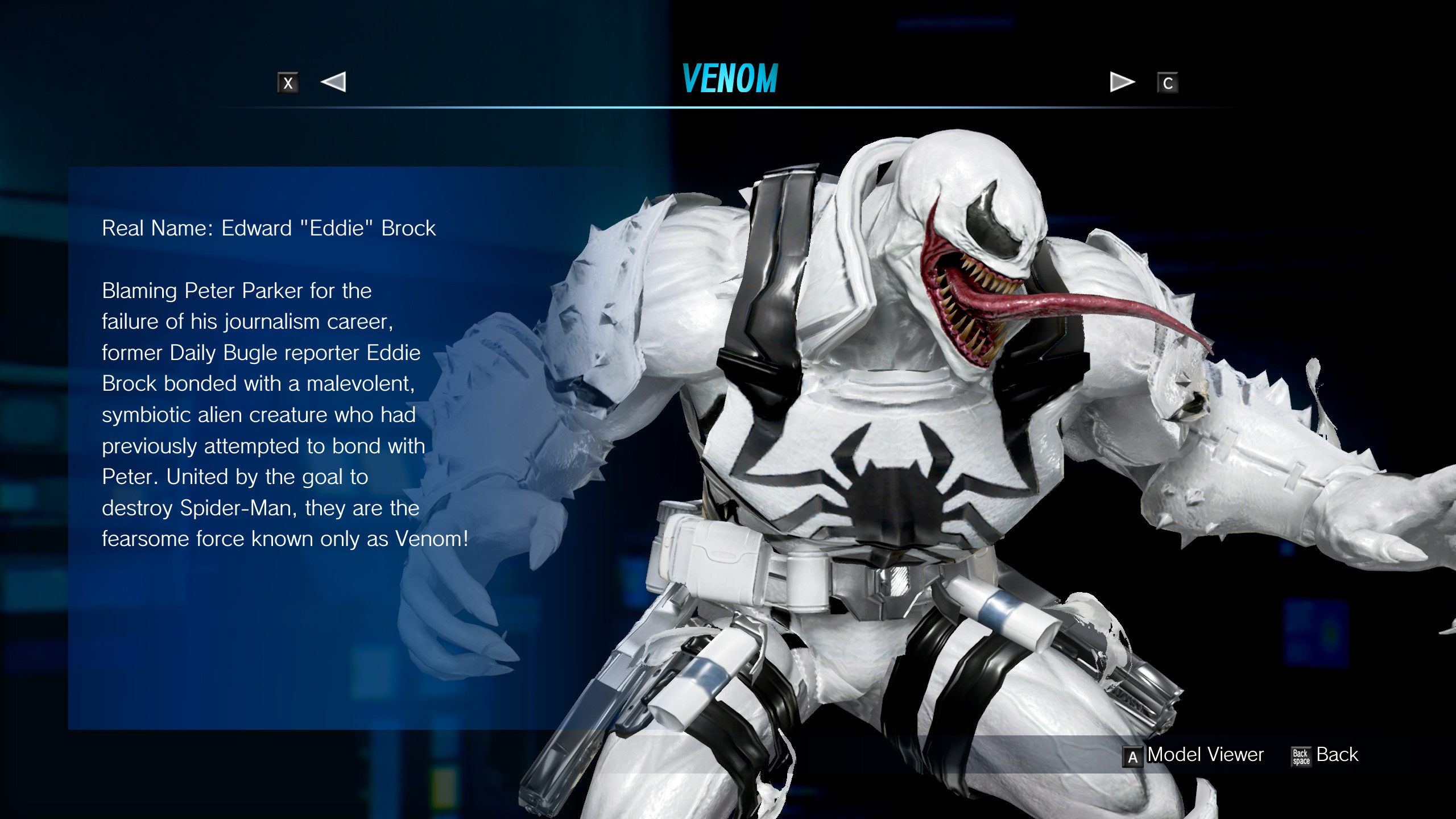Viewport: 1456px width, 819px height.
Task: Click the A button prompt for Model Viewer
Action: click(1134, 755)
